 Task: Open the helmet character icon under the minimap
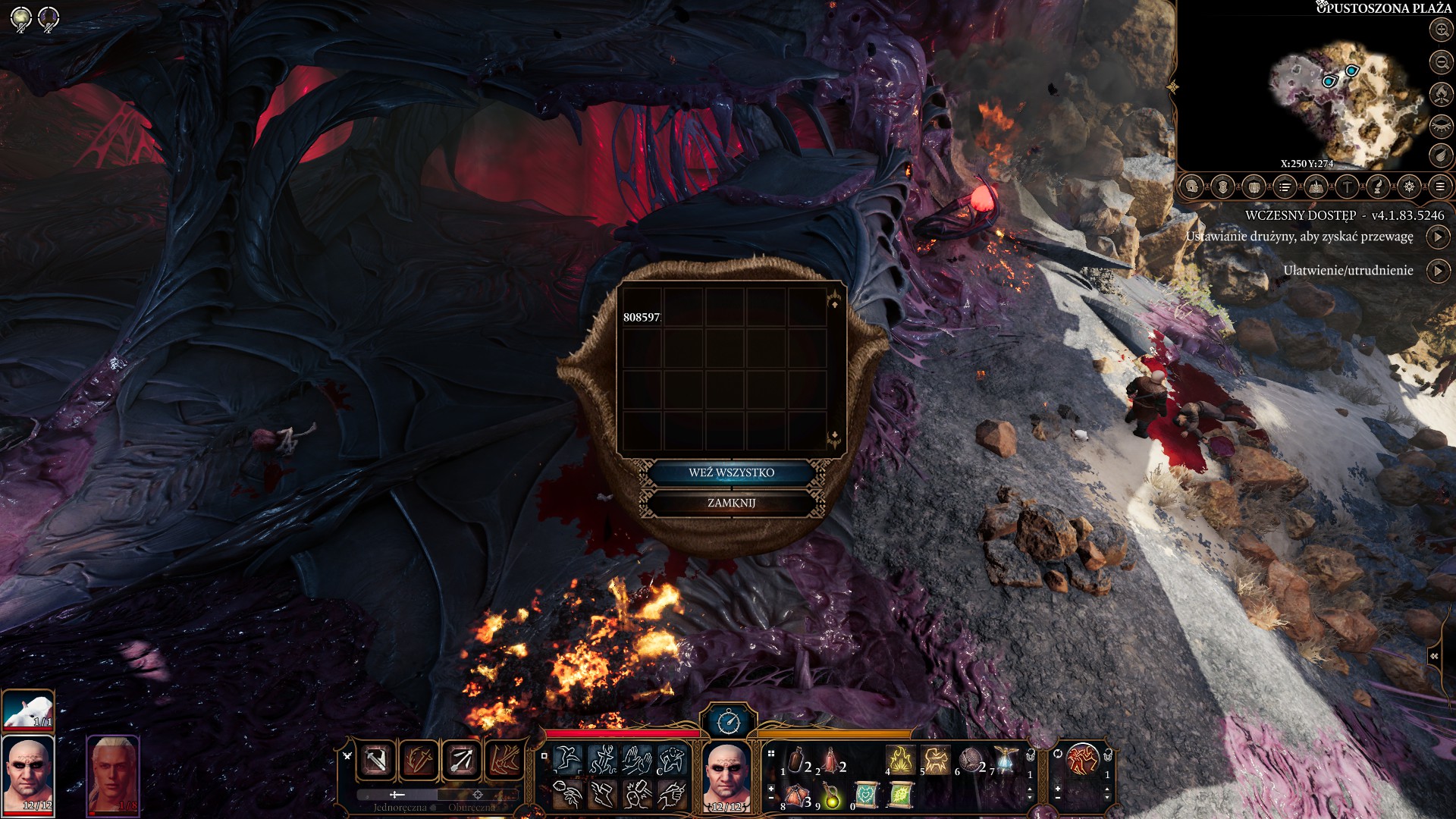1192,187
